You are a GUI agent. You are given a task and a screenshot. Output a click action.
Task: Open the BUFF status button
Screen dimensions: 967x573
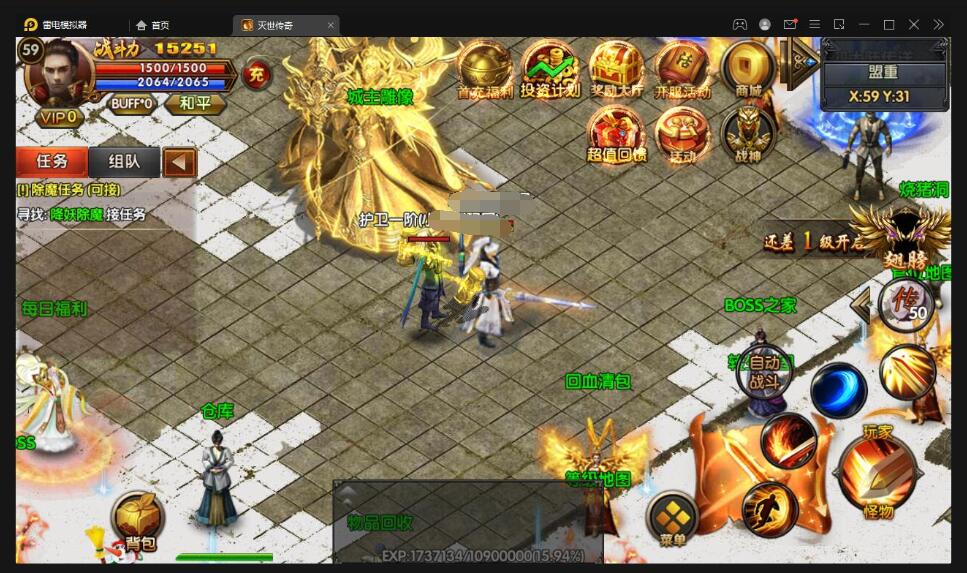132,103
